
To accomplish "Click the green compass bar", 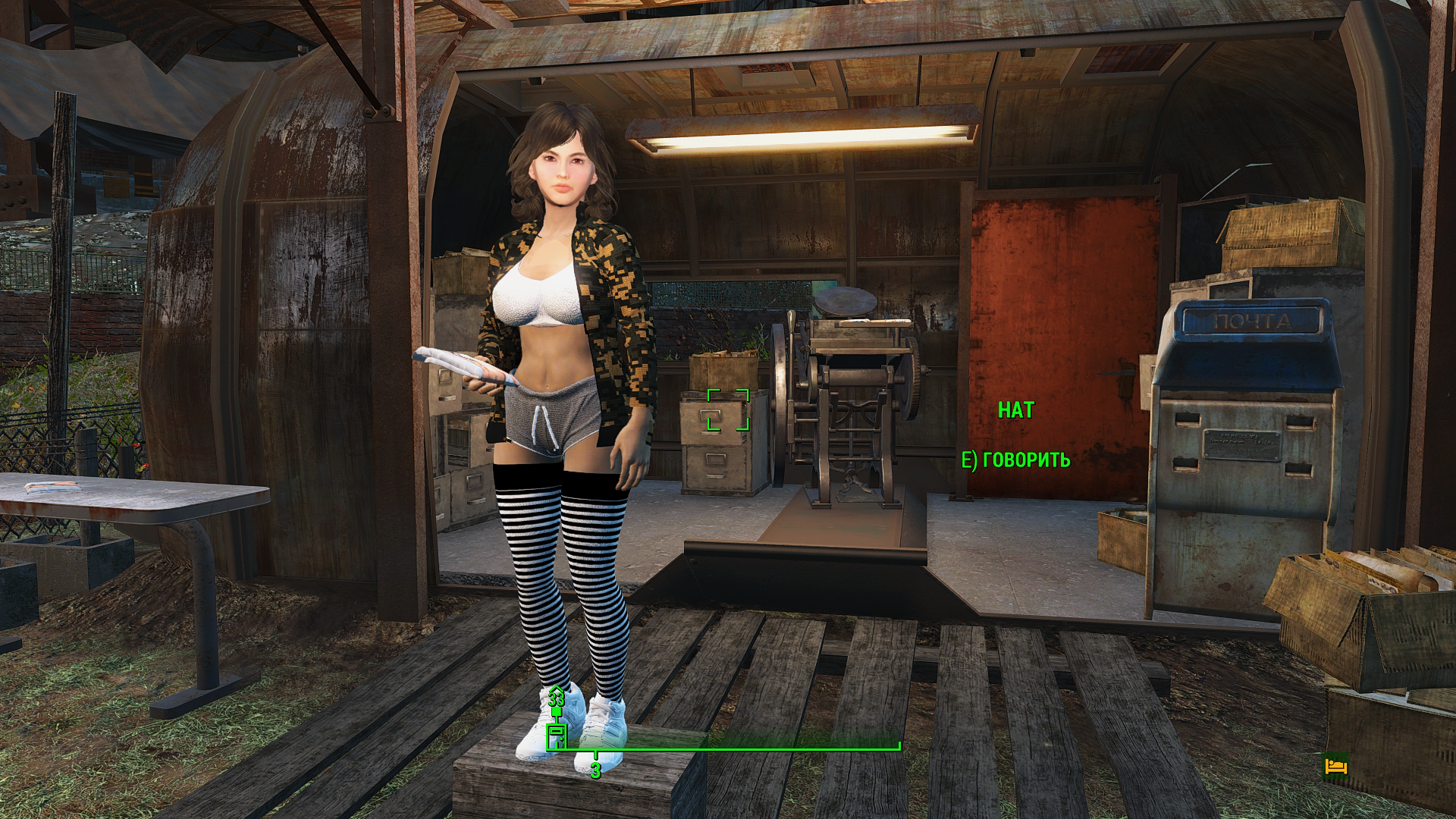I will point(728,748).
